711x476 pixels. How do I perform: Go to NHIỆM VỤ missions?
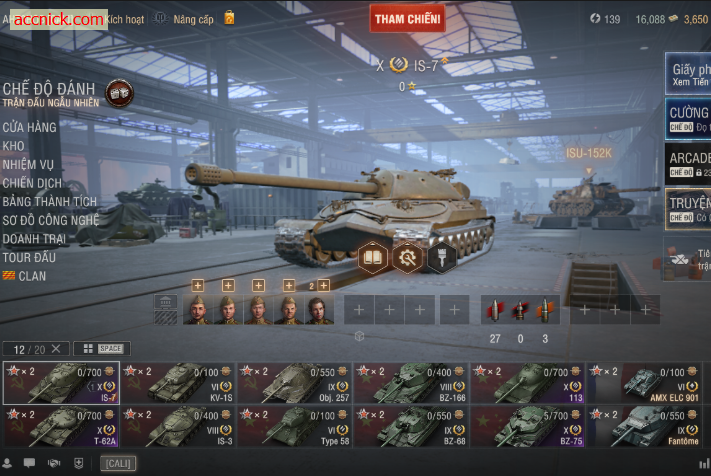28,164
